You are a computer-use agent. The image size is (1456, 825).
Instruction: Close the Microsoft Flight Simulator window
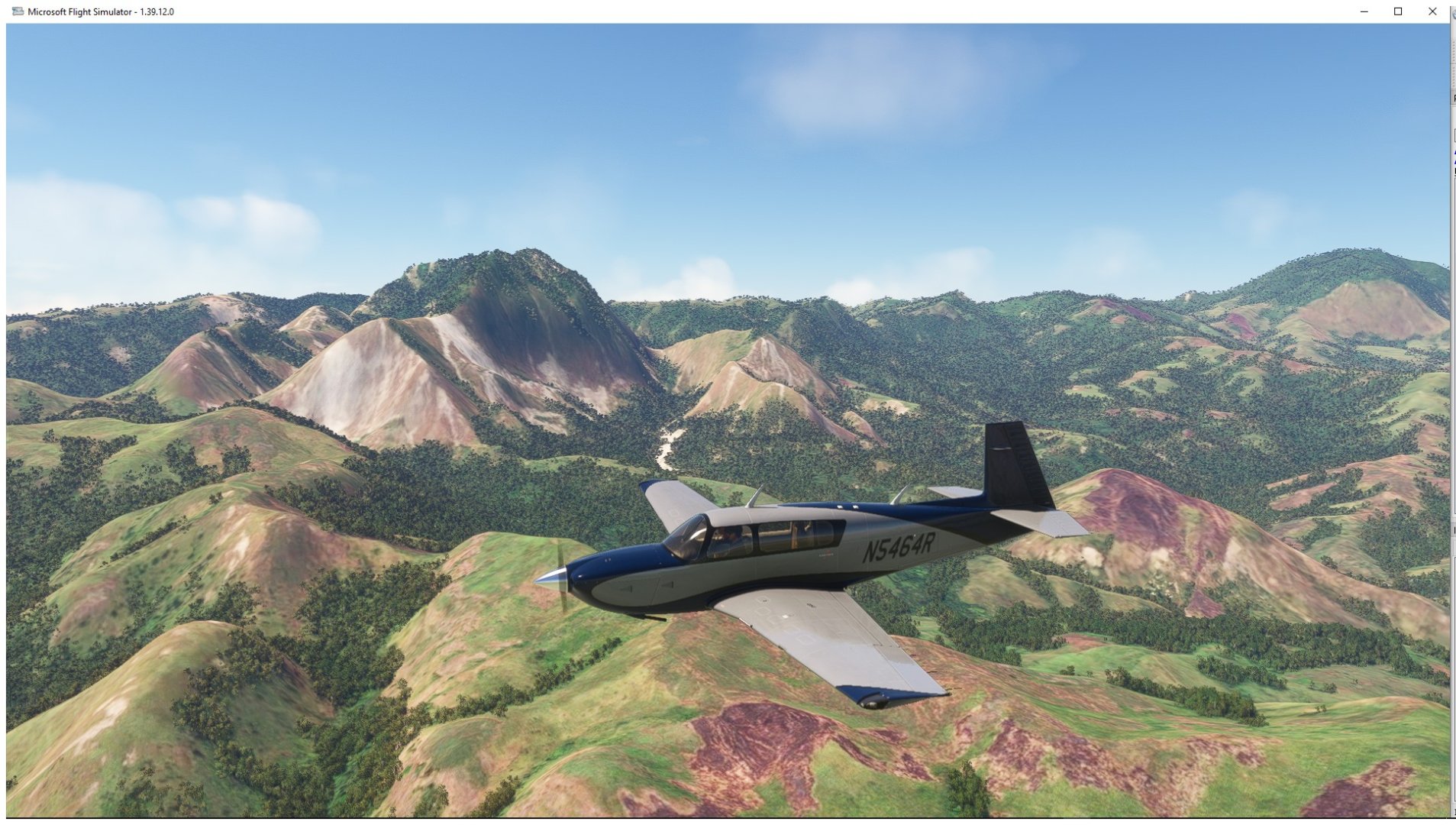pyautogui.click(x=1432, y=11)
